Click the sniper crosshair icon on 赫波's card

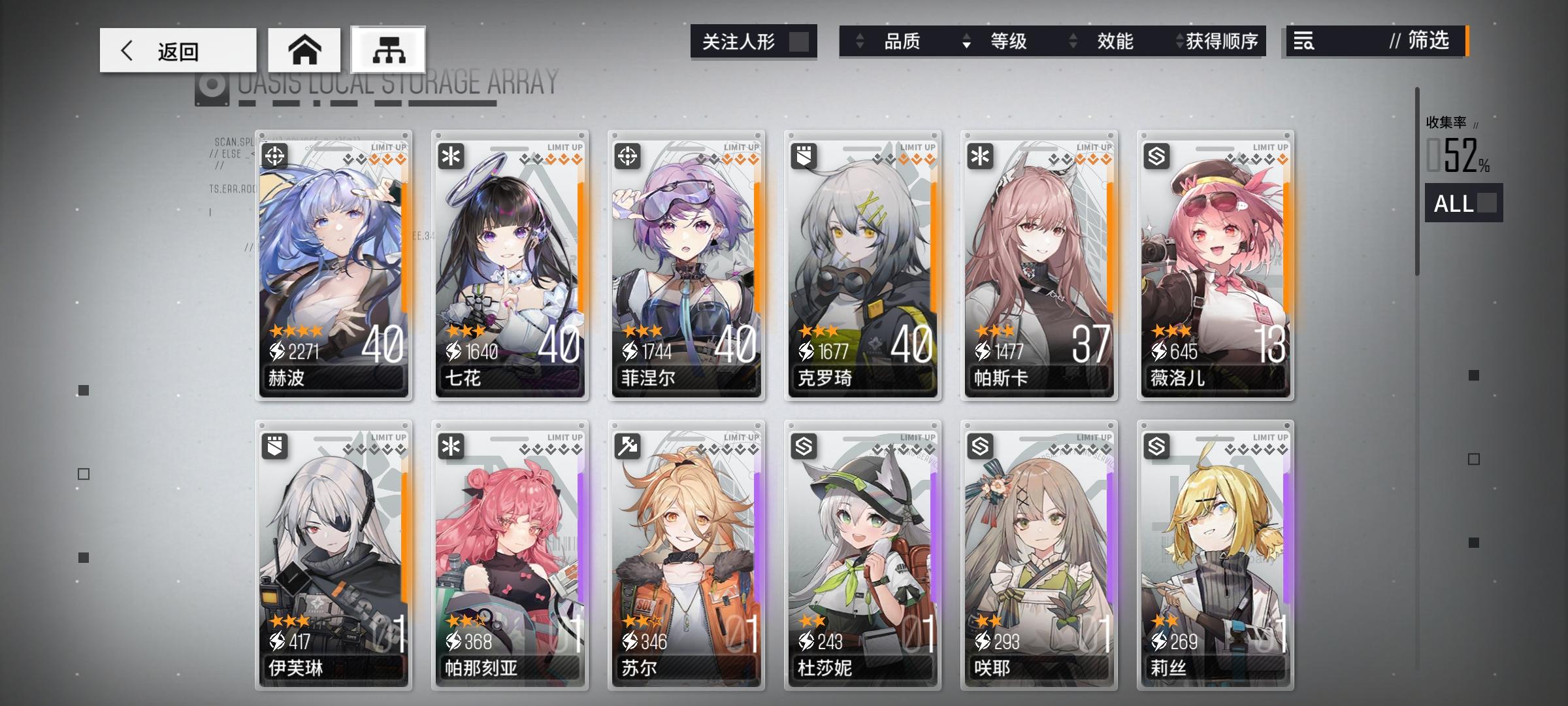(276, 154)
